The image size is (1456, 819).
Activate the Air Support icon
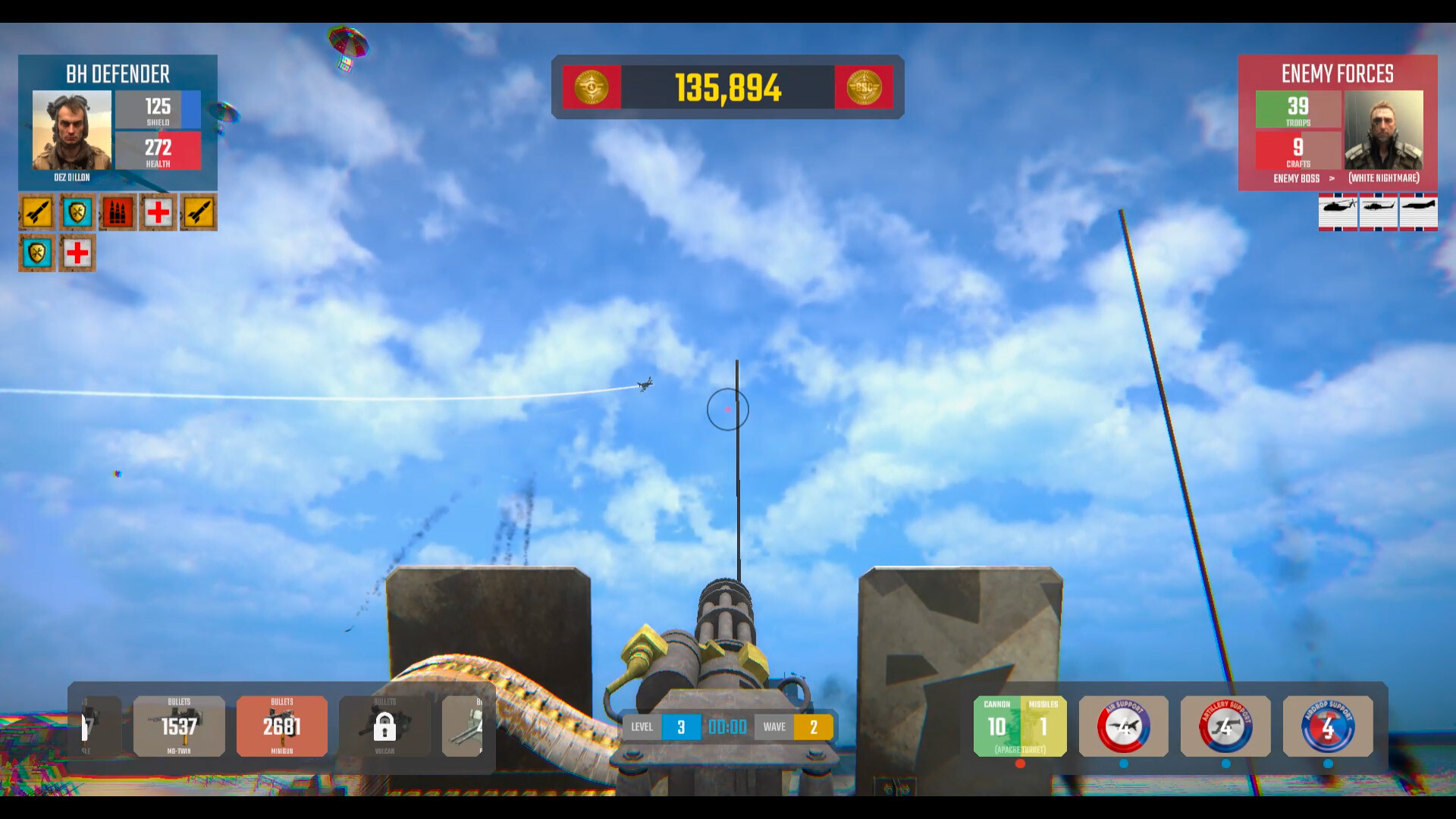[1123, 726]
